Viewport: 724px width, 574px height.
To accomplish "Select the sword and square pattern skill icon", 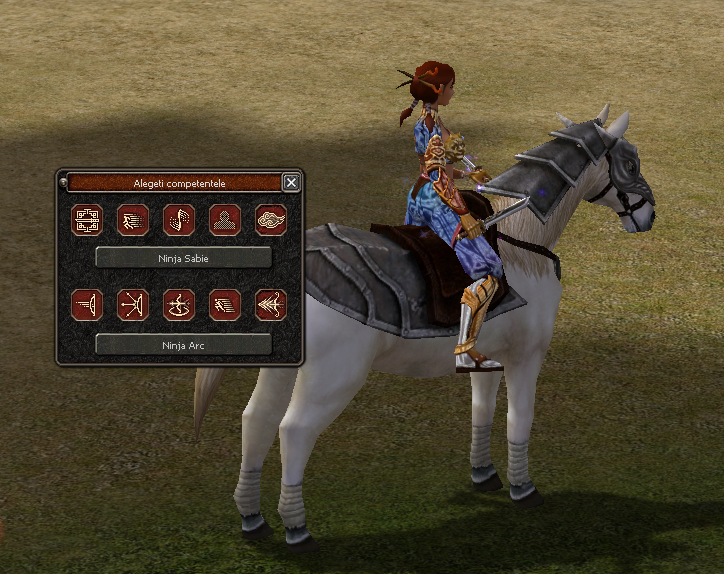I will point(87,220).
